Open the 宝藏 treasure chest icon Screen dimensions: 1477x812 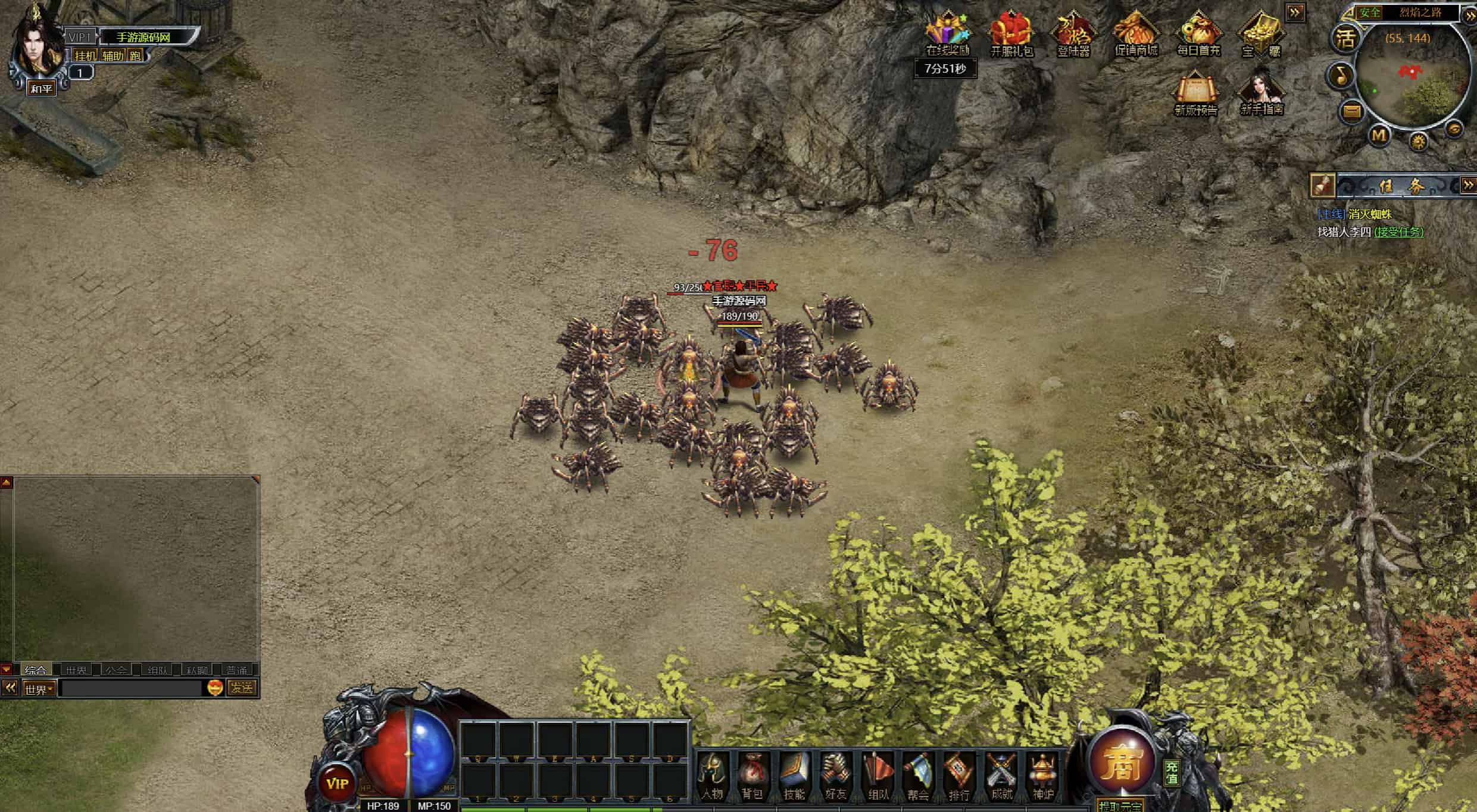pos(1261,35)
